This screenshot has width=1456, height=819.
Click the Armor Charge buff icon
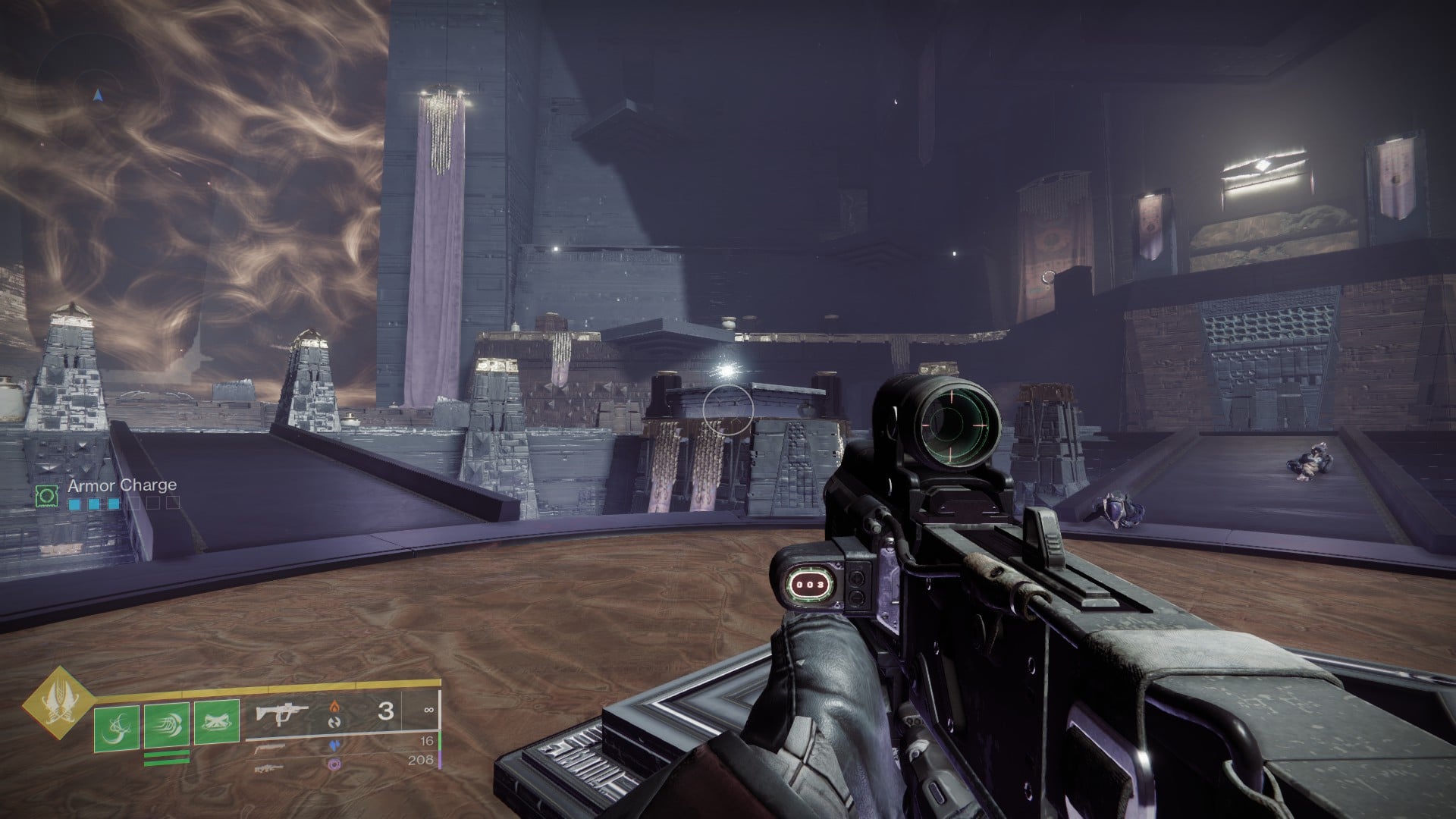pos(48,495)
